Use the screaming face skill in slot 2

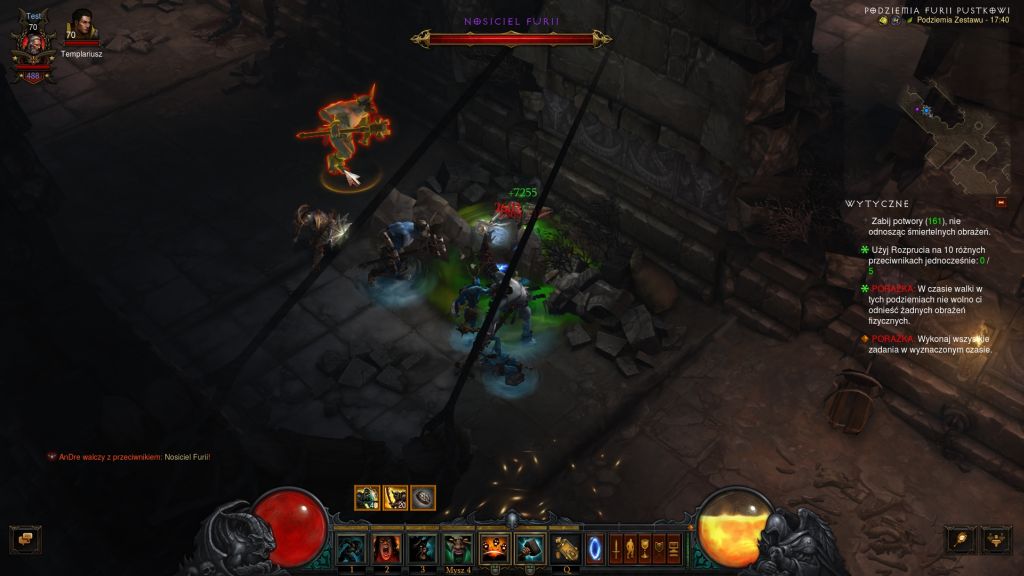click(x=386, y=548)
